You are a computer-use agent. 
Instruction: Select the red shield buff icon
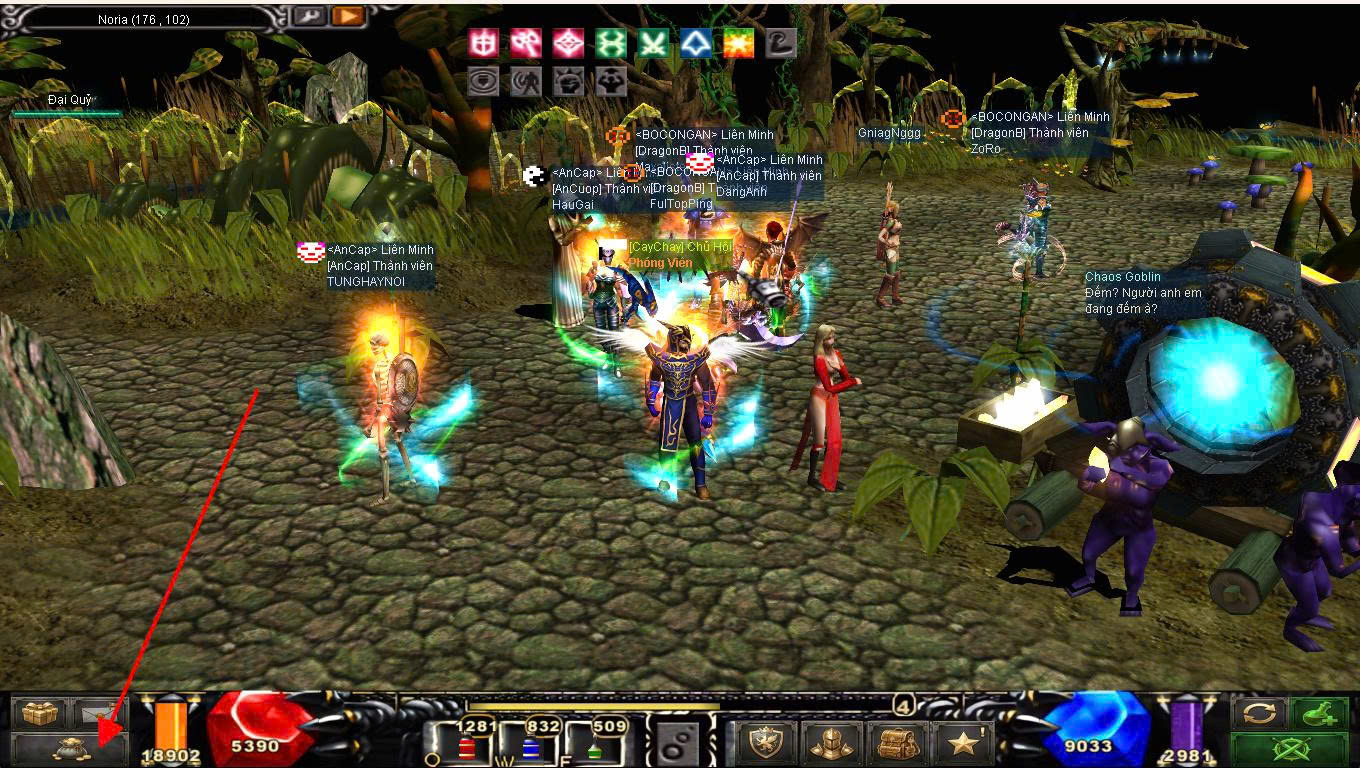[x=484, y=43]
